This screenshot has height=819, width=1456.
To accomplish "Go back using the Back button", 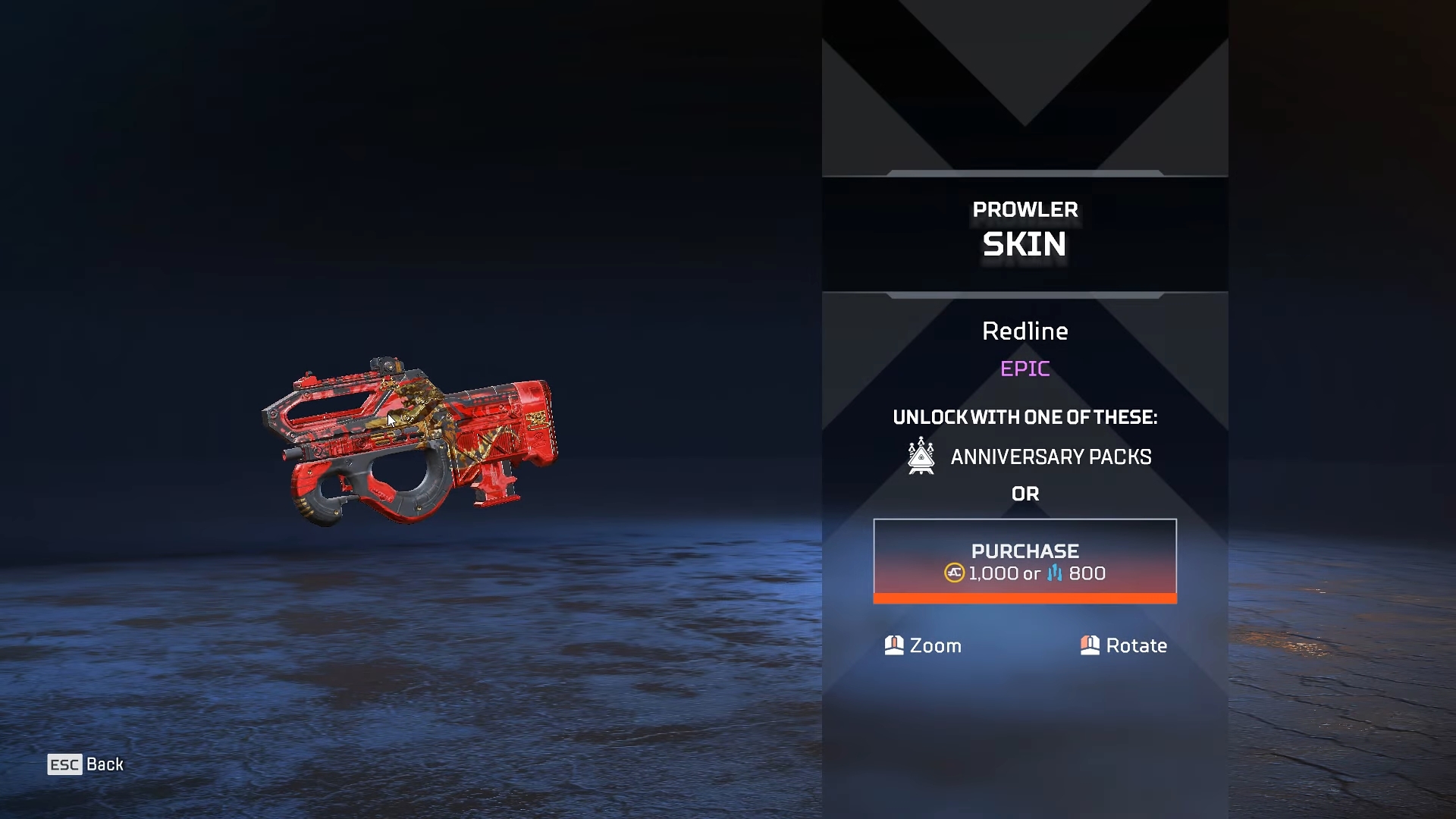I will [x=86, y=764].
